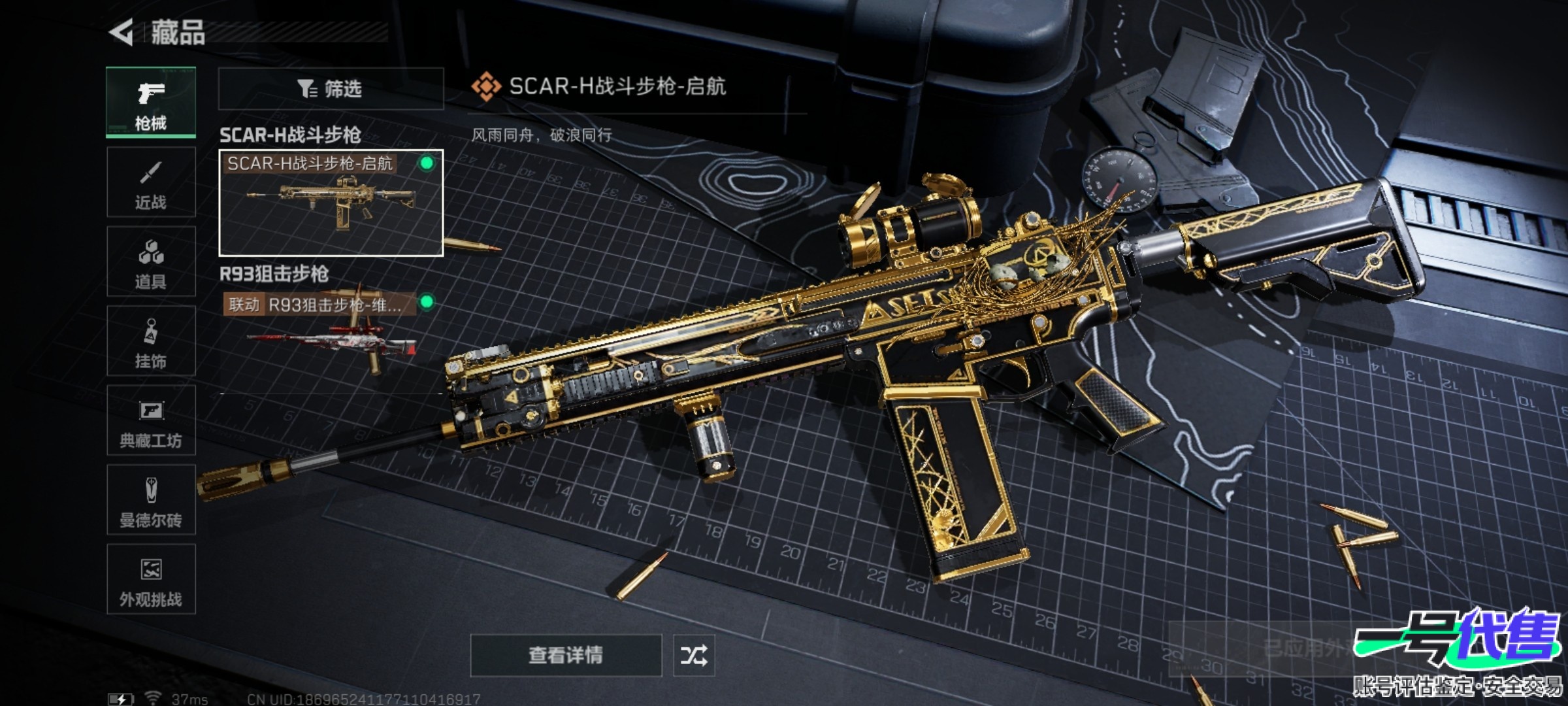The width and height of the screenshot is (1568, 706).
Task: Click the 查看详情 view details button
Action: [566, 655]
